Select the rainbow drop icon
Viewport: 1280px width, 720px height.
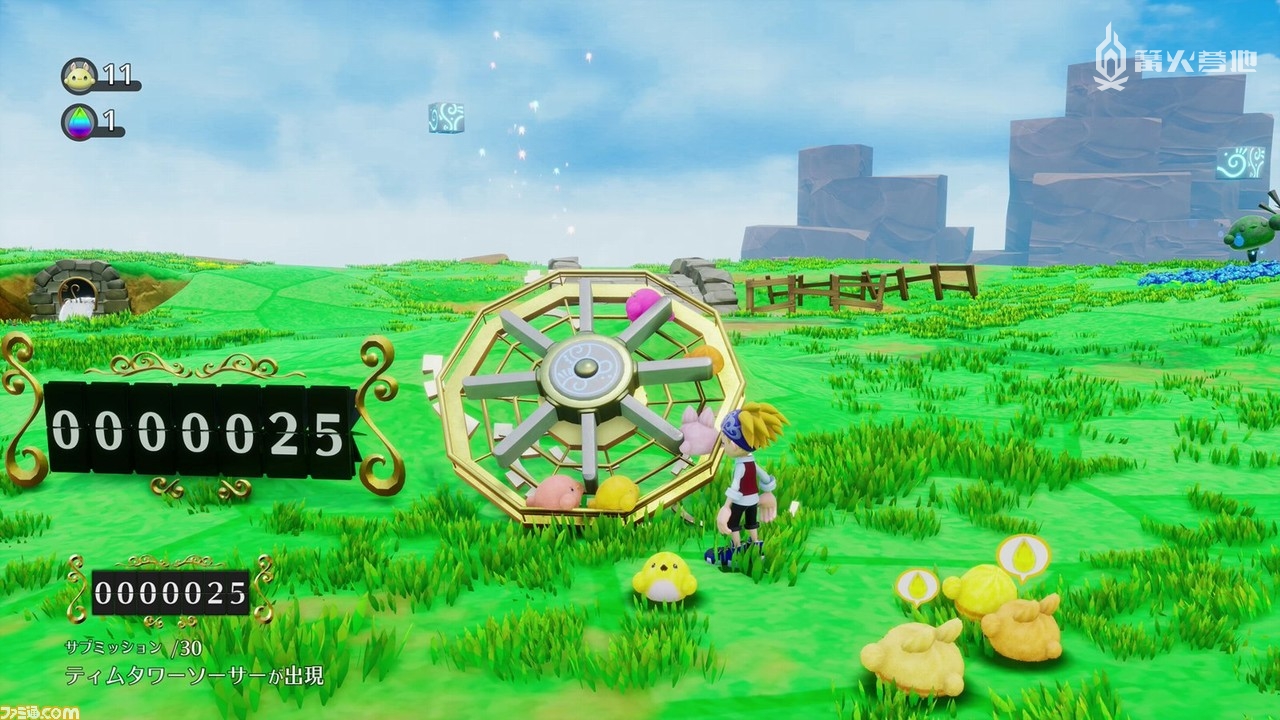[79, 122]
